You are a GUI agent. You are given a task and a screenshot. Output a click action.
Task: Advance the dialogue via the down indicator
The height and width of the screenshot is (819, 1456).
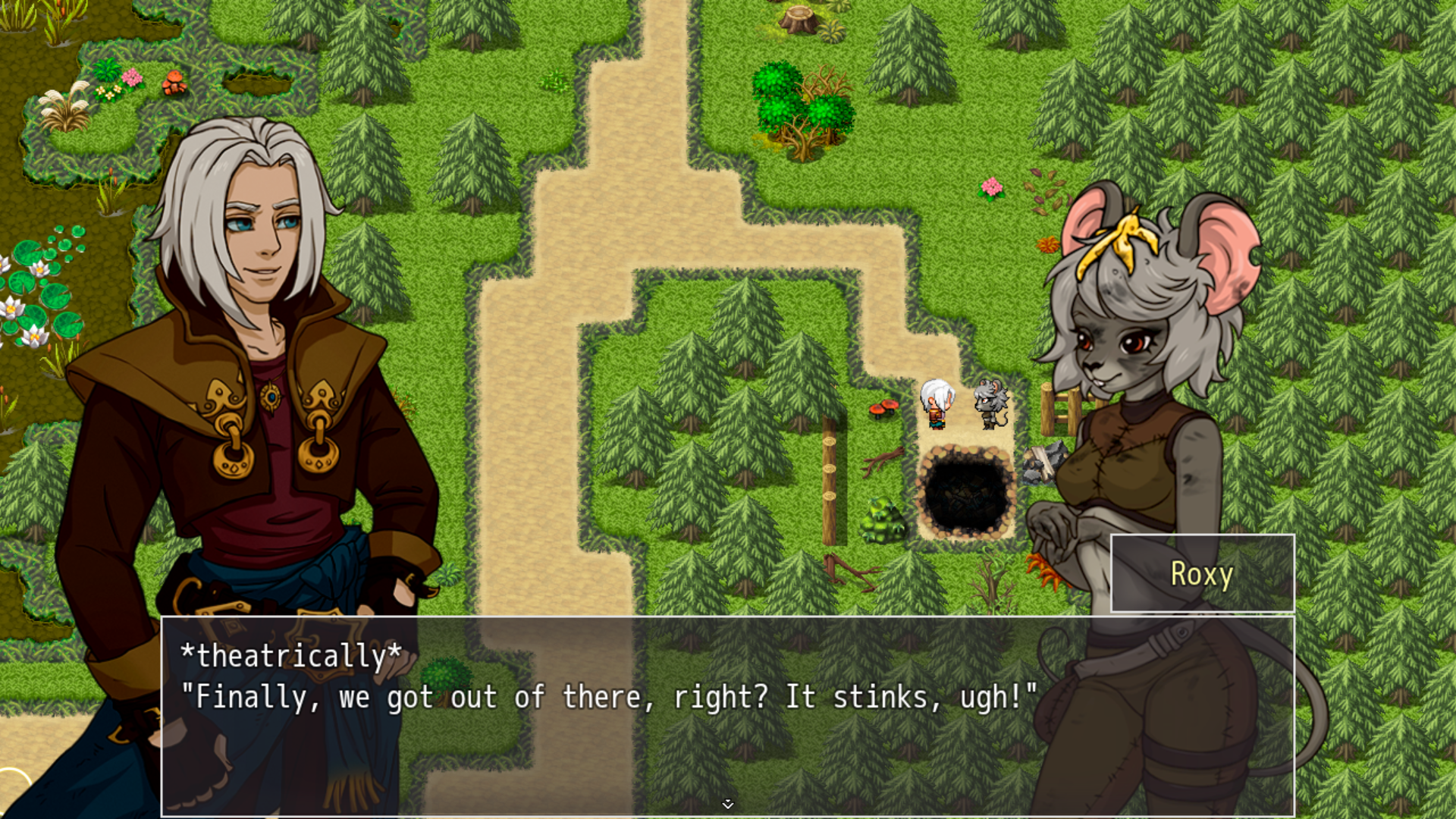[728, 802]
